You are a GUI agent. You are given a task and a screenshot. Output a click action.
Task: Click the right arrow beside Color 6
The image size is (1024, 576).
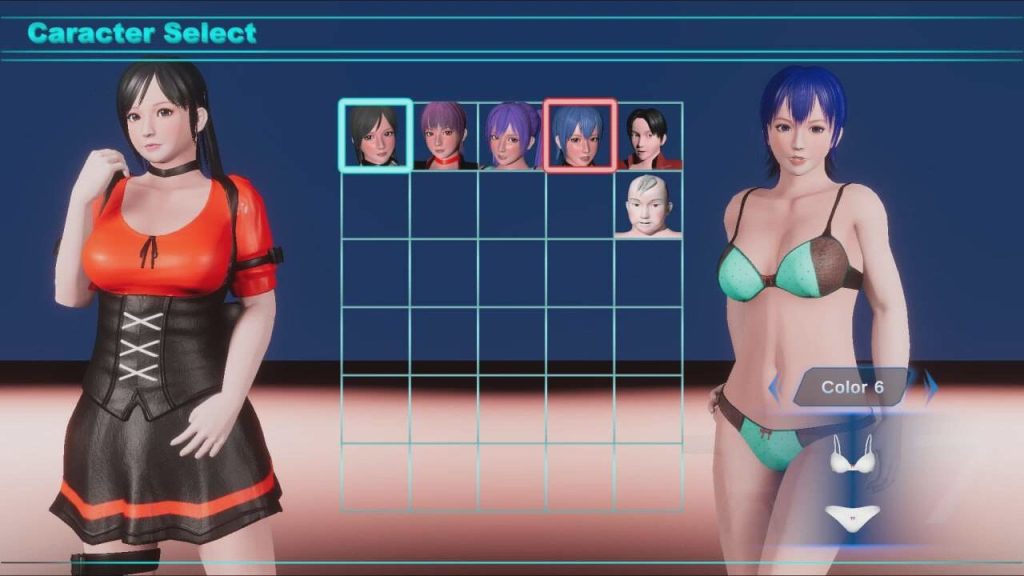[931, 386]
